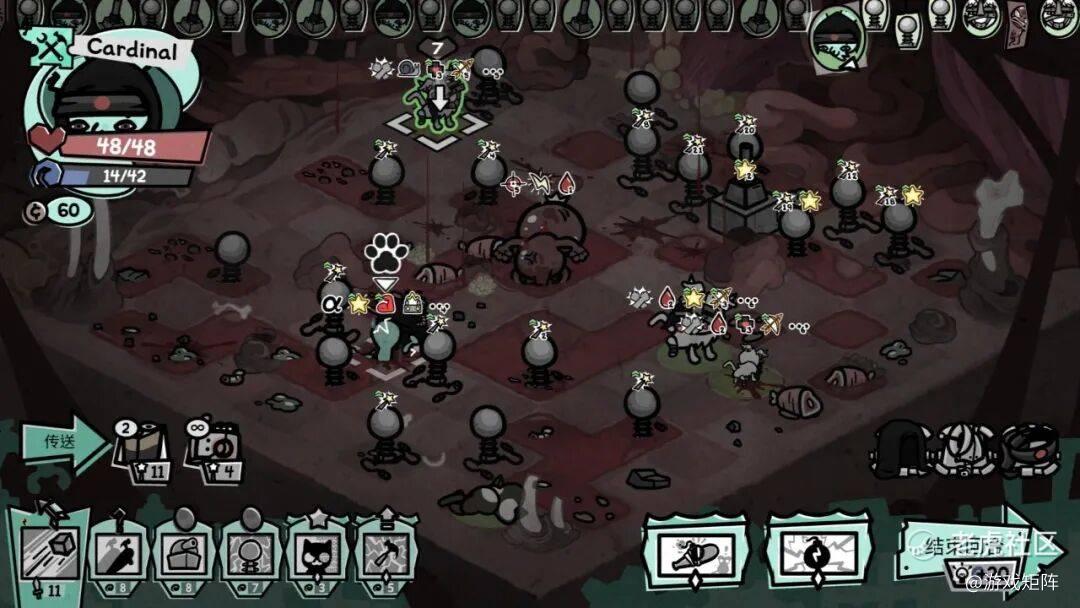Use the hammer strike ability costing 8
Viewport: 1080px width, 608px height.
pyautogui.click(x=119, y=554)
